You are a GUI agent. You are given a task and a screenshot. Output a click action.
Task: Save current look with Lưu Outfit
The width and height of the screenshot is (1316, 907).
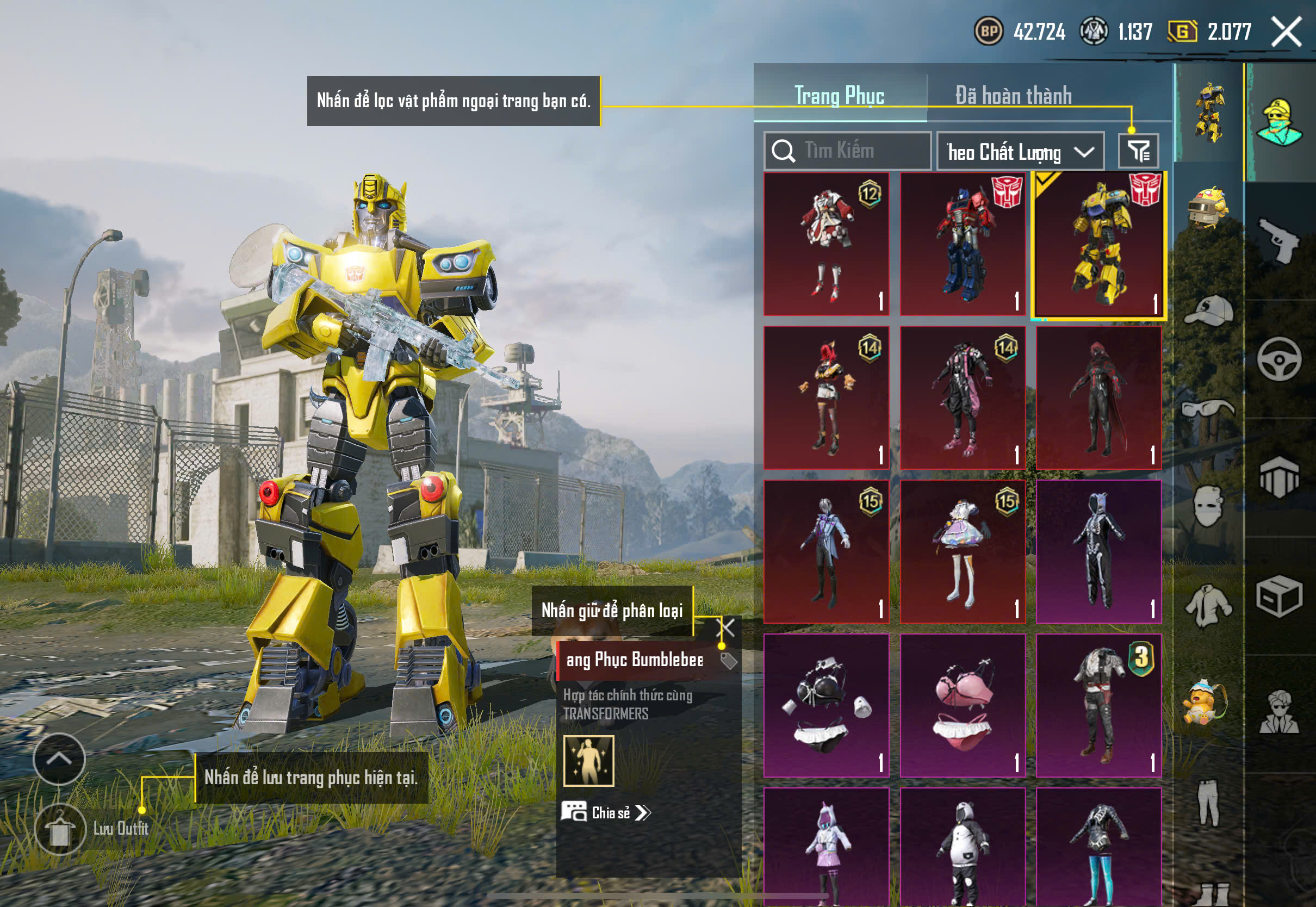pyautogui.click(x=60, y=829)
